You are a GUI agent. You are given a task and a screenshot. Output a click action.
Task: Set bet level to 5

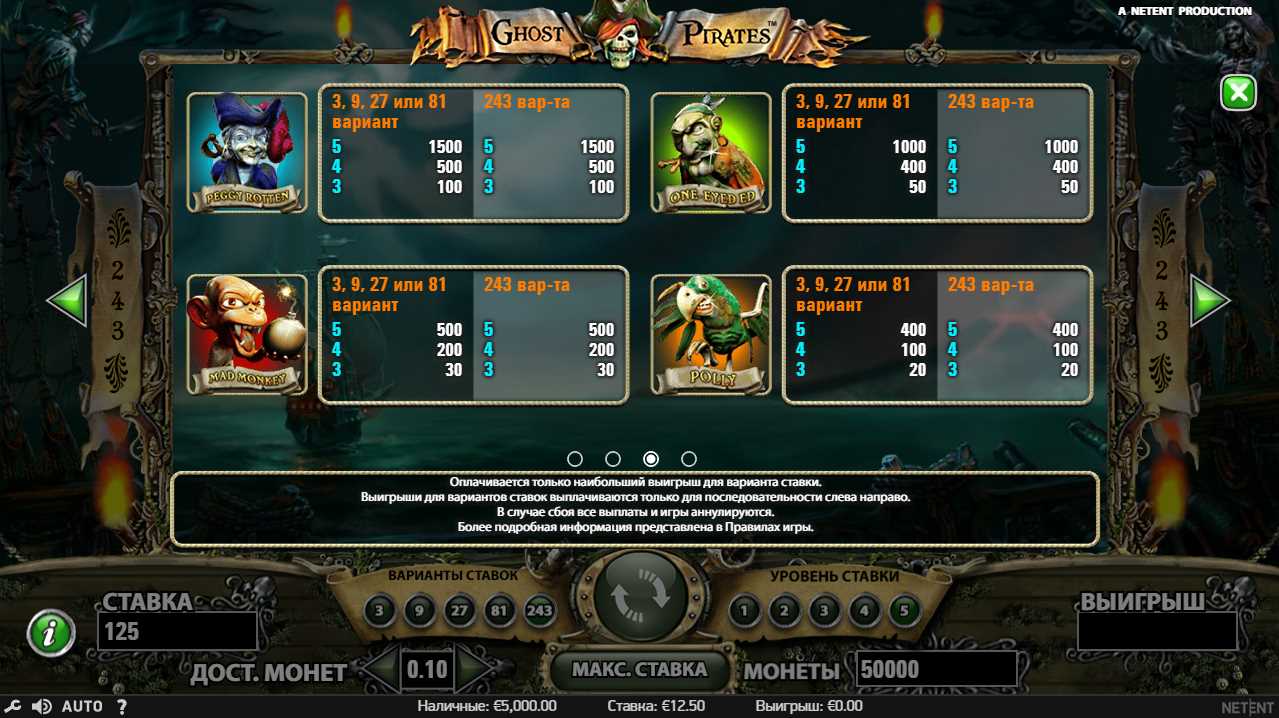click(x=904, y=609)
